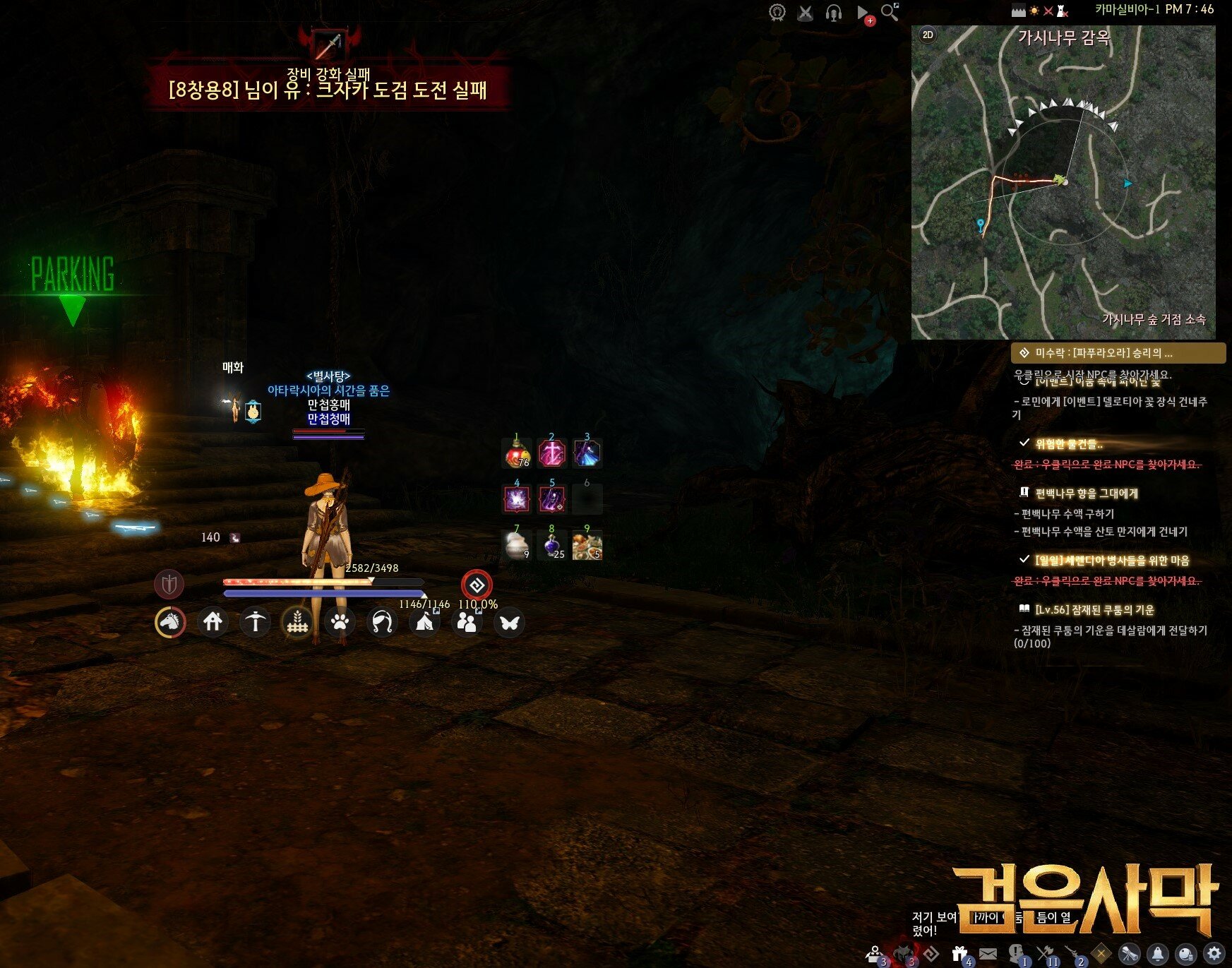The width and height of the screenshot is (1232, 968).
Task: Open the tent camp icon
Action: [x=424, y=622]
